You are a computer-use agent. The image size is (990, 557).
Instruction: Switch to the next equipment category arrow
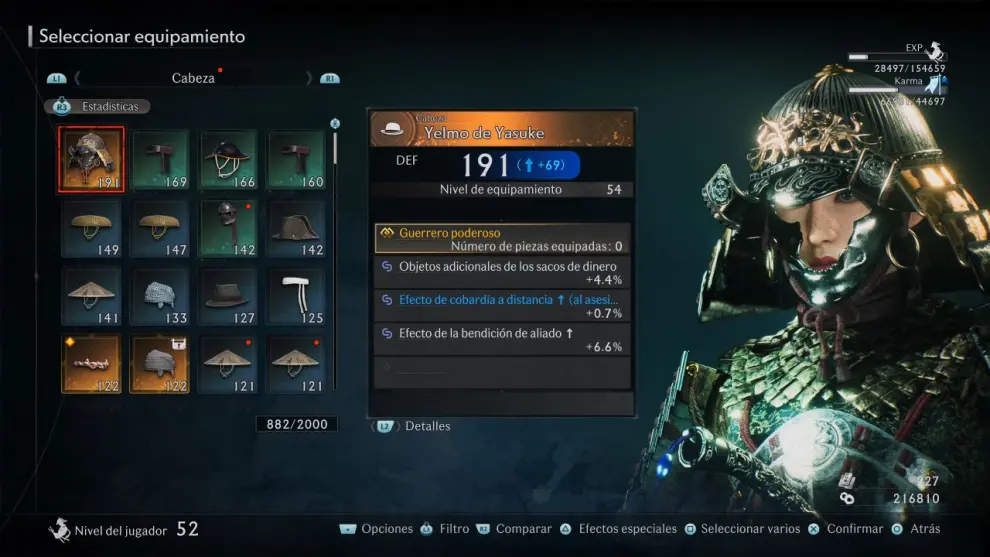coord(309,78)
